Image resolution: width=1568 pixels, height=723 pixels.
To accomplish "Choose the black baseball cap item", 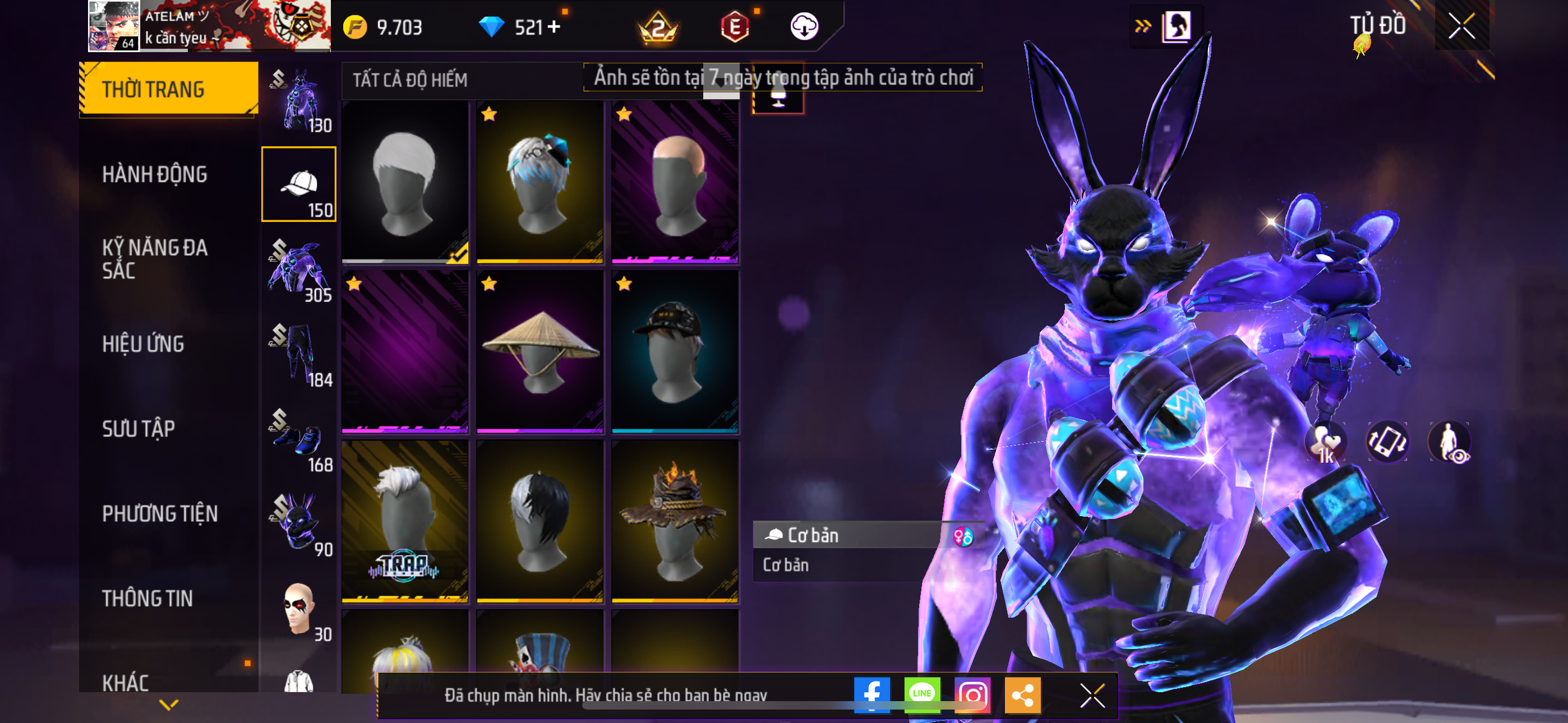I will pyautogui.click(x=675, y=352).
